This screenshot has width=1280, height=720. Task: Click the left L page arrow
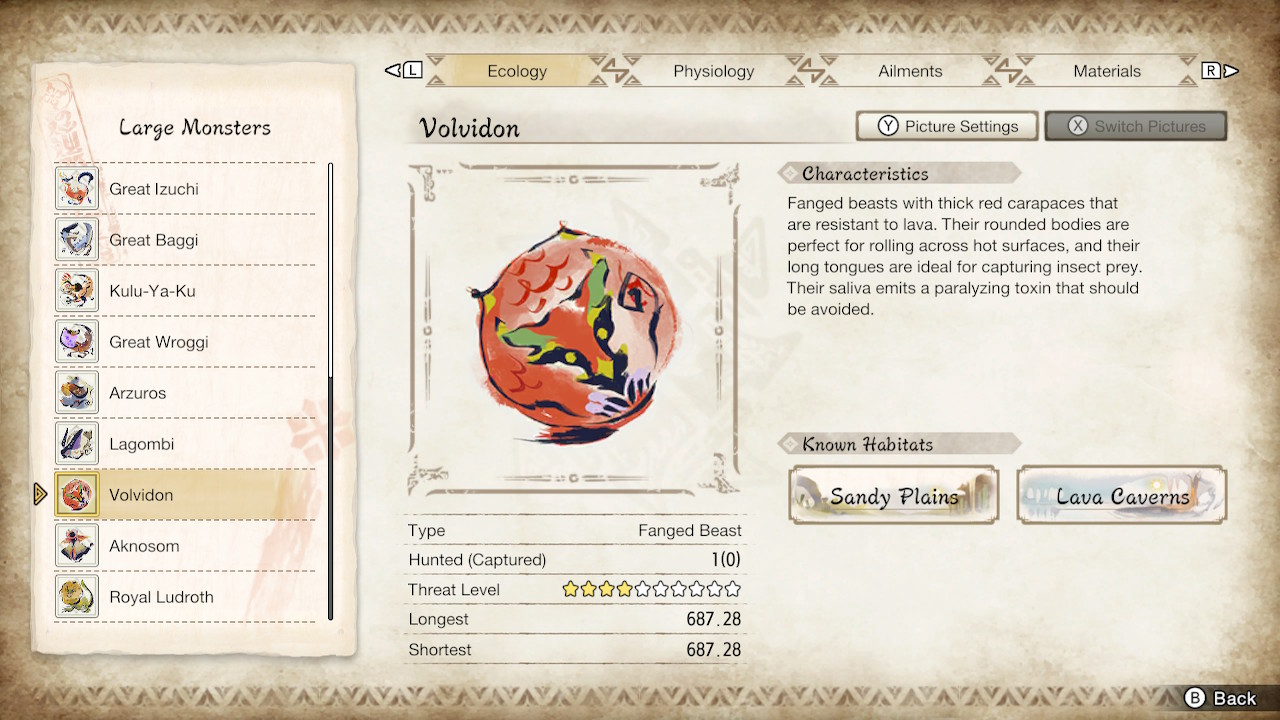pos(403,70)
